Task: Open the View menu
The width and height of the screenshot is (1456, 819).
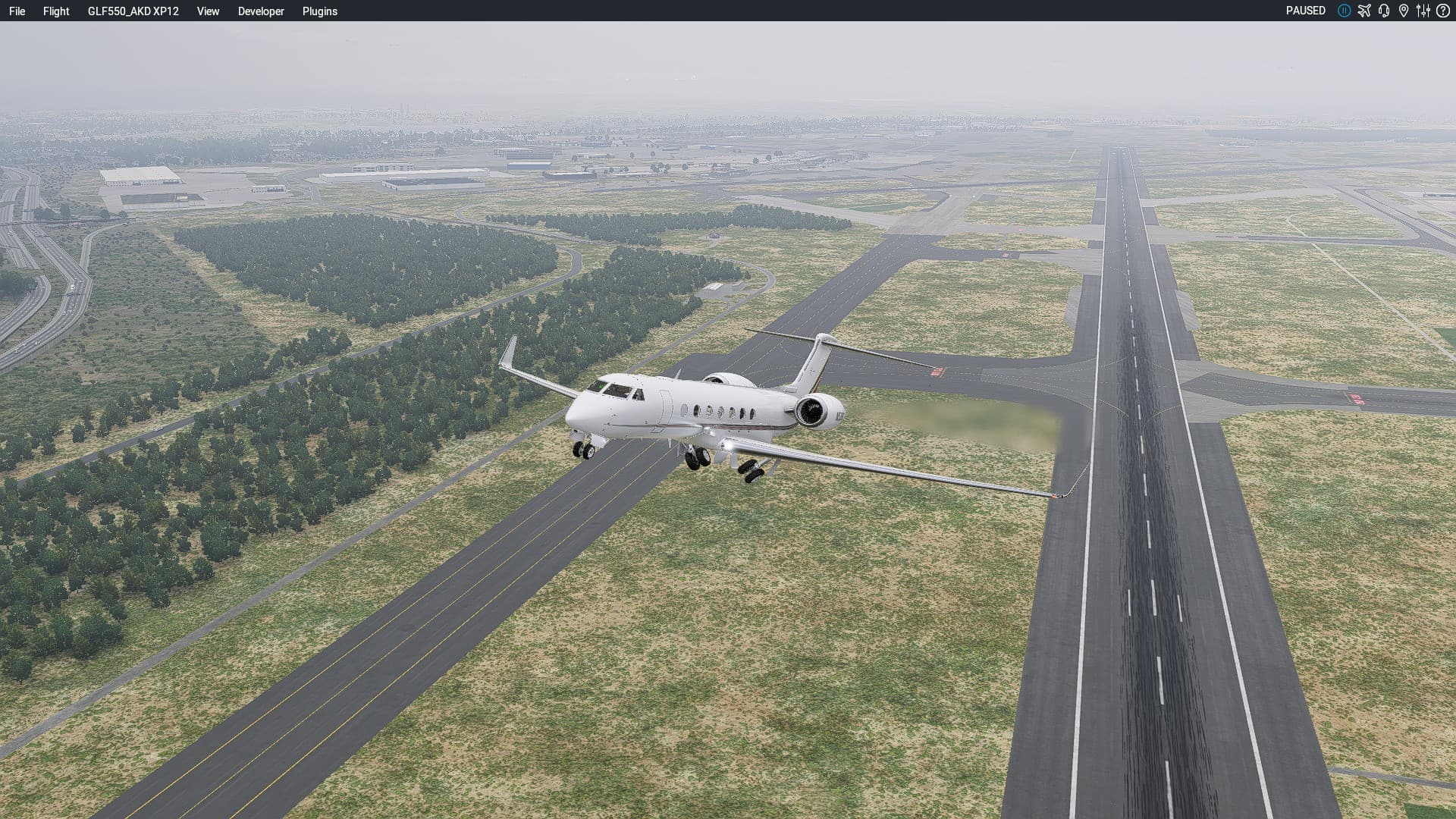Action: [208, 11]
